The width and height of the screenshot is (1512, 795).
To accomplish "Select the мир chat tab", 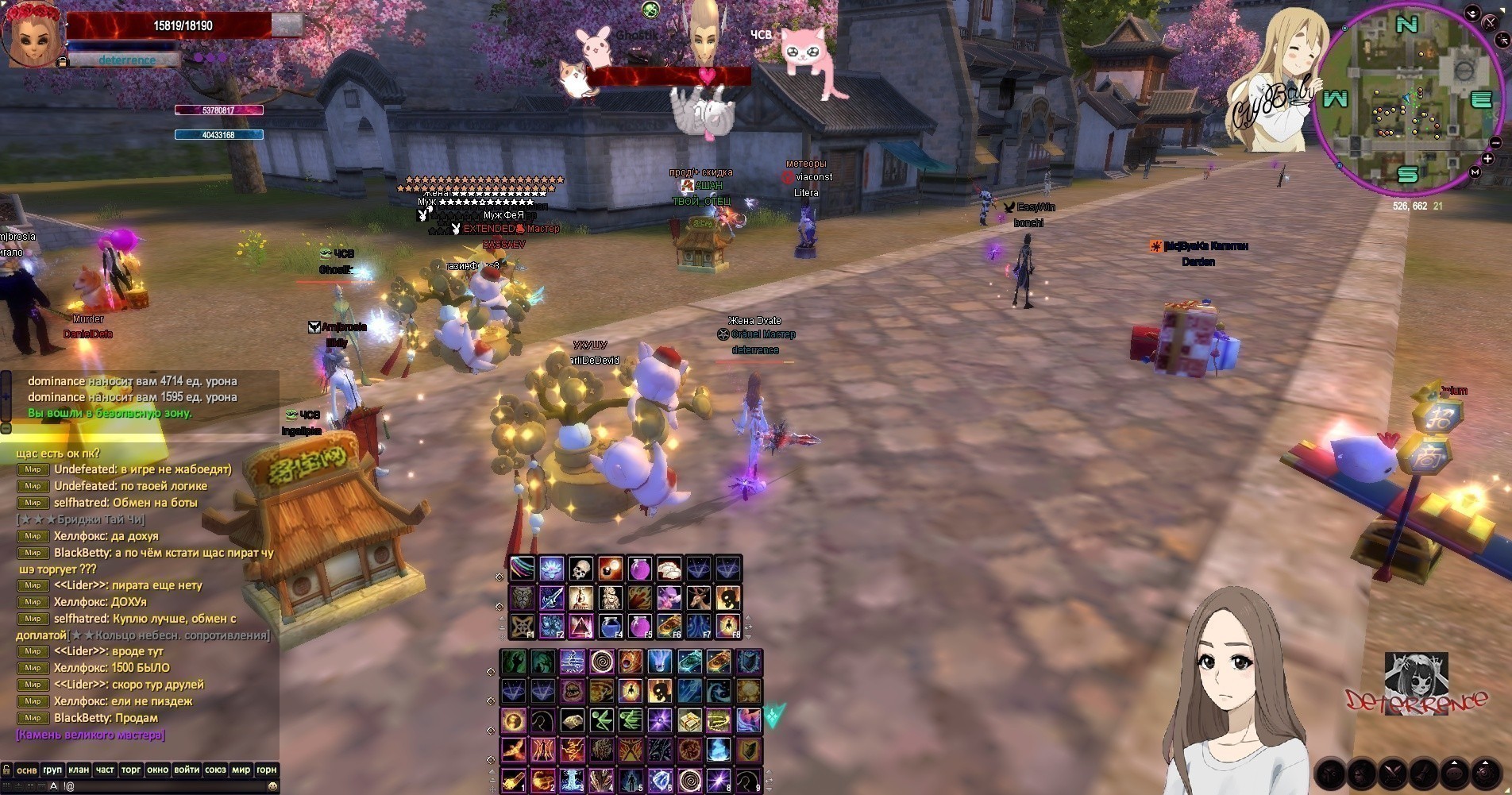I will 241,770.
